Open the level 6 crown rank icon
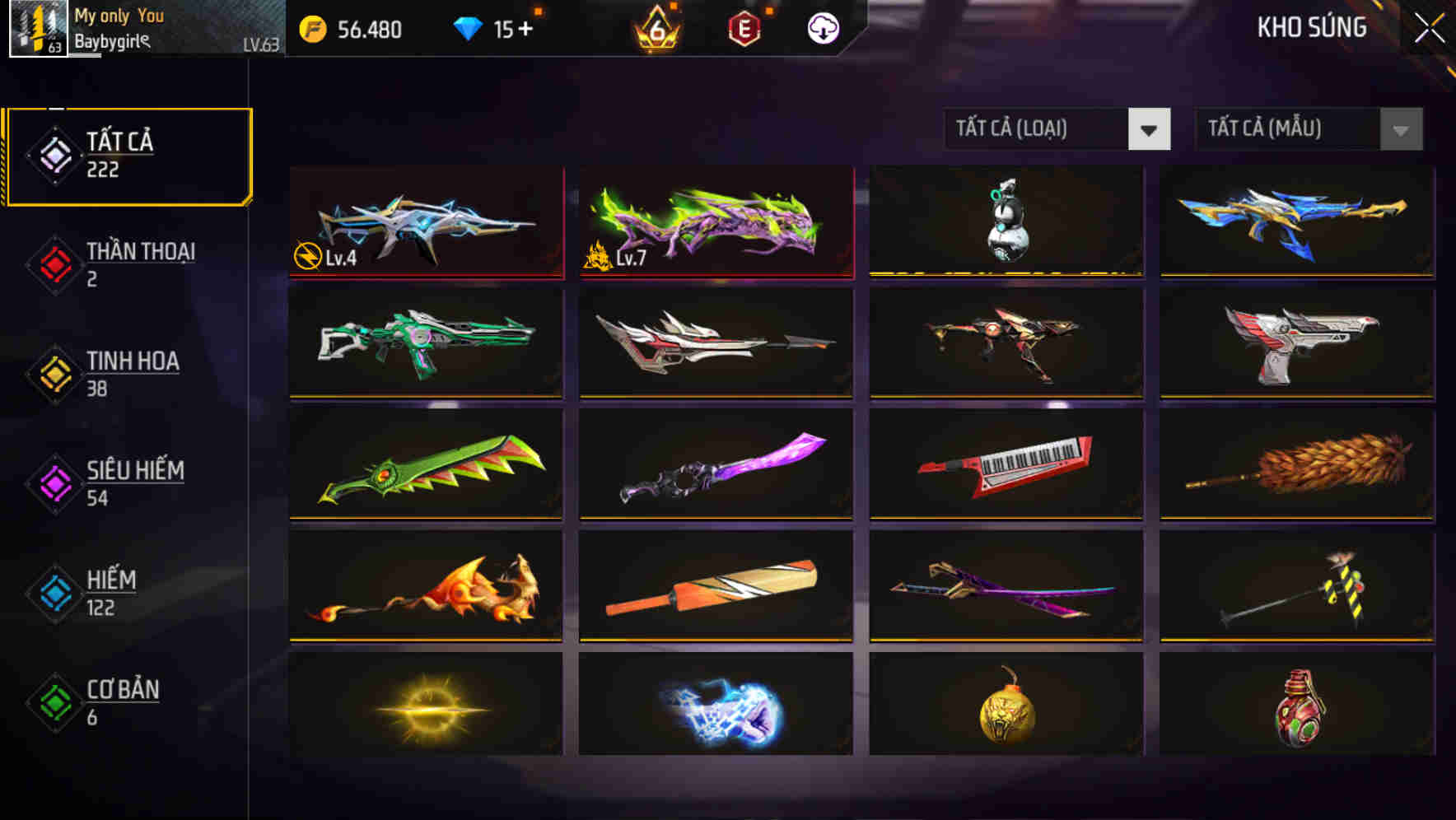Image resolution: width=1456 pixels, height=820 pixels. [655, 30]
